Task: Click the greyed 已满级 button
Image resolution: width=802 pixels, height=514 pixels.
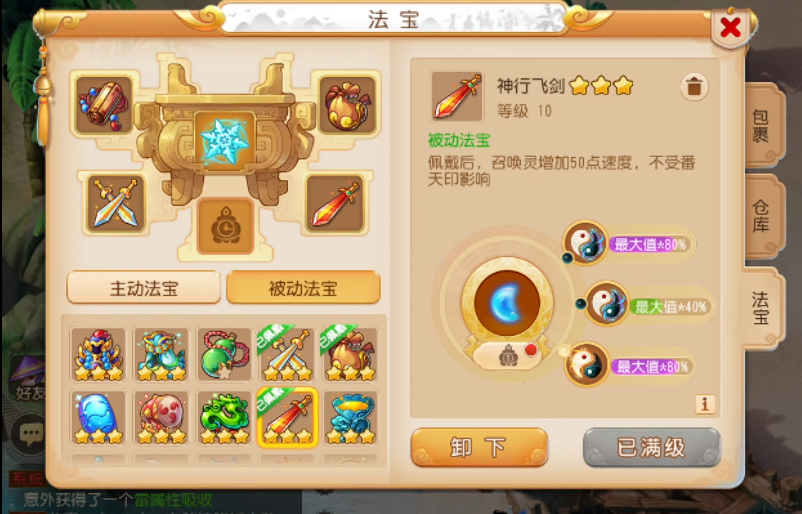Action: pos(651,447)
